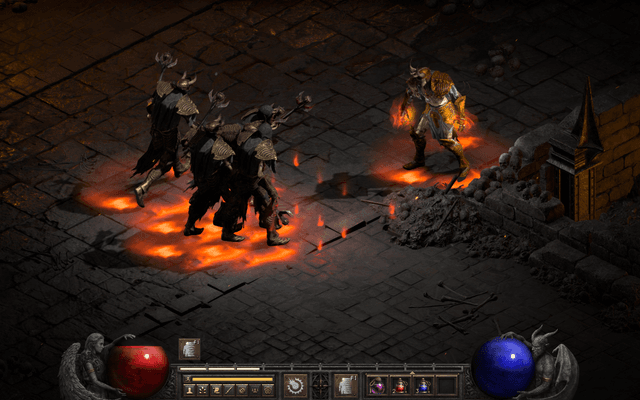
Task: Select the scroll skill beside the potion belt
Action: click(346, 384)
